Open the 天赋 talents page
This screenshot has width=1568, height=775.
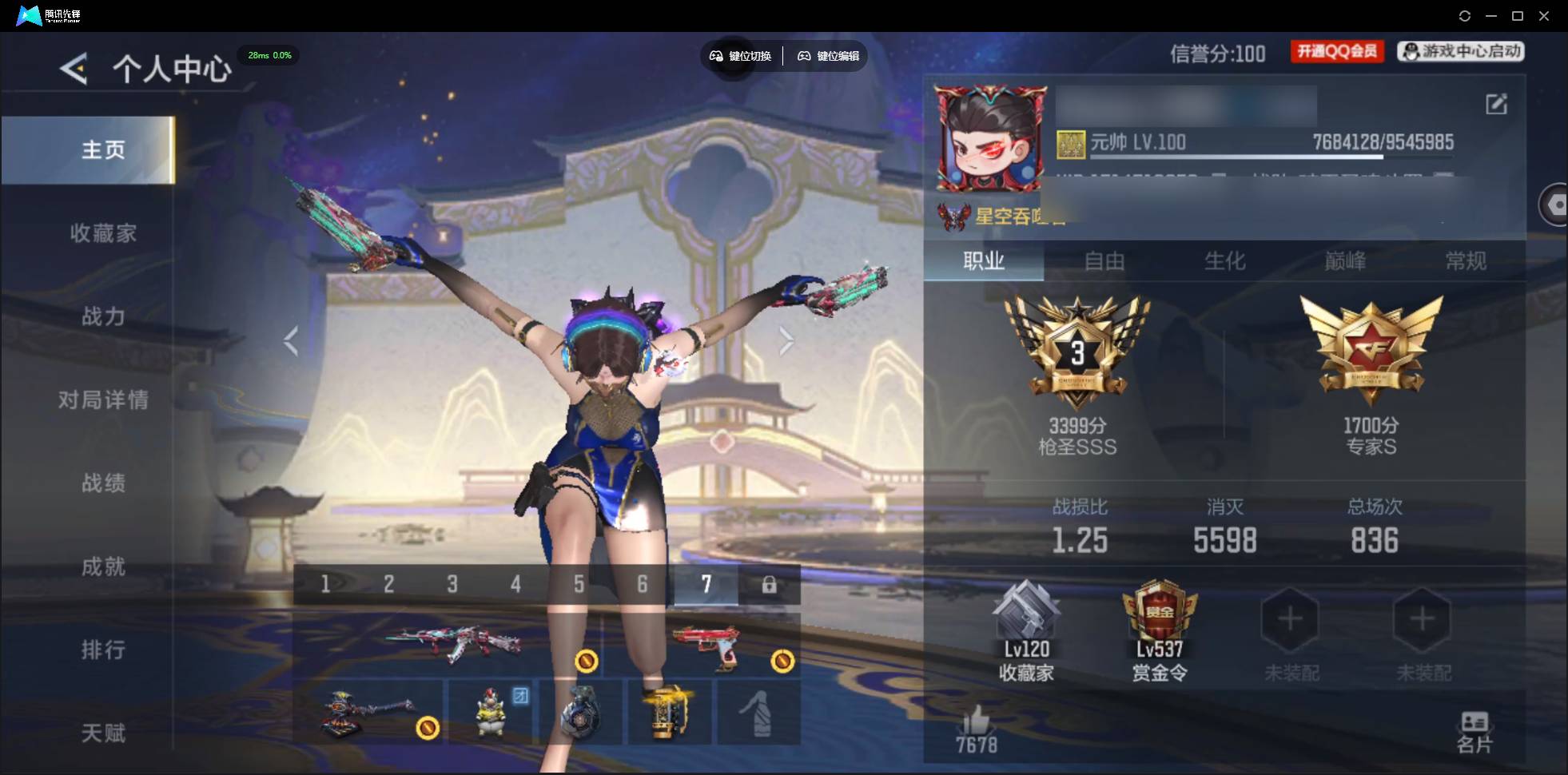coord(103,733)
